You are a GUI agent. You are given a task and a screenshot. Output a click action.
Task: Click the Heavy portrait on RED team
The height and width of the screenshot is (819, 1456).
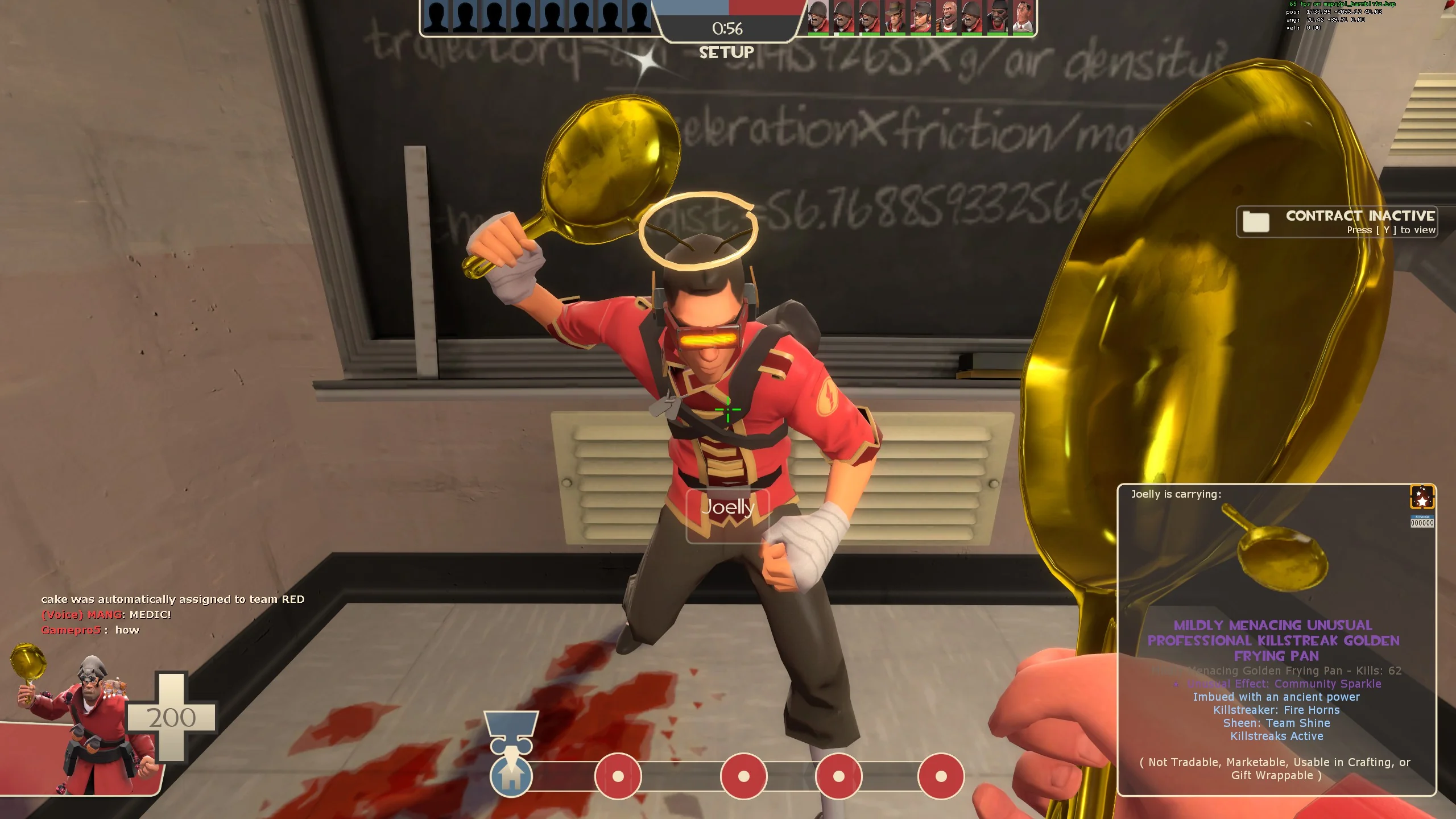(x=945, y=17)
